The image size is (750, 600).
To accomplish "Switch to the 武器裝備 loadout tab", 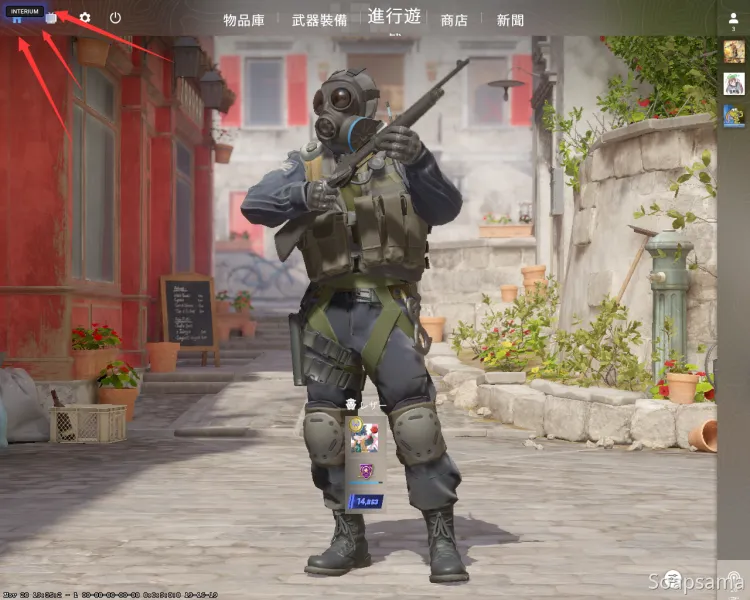I will coord(320,19).
